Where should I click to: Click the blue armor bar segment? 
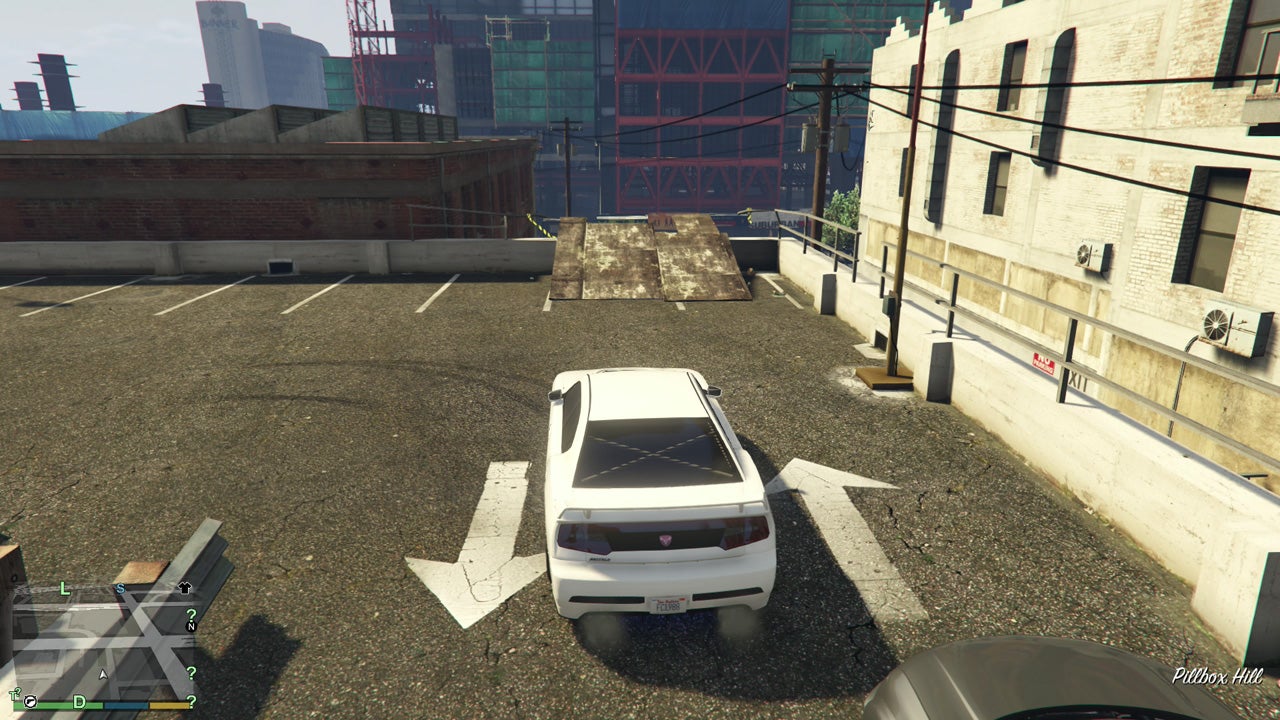pyautogui.click(x=126, y=706)
